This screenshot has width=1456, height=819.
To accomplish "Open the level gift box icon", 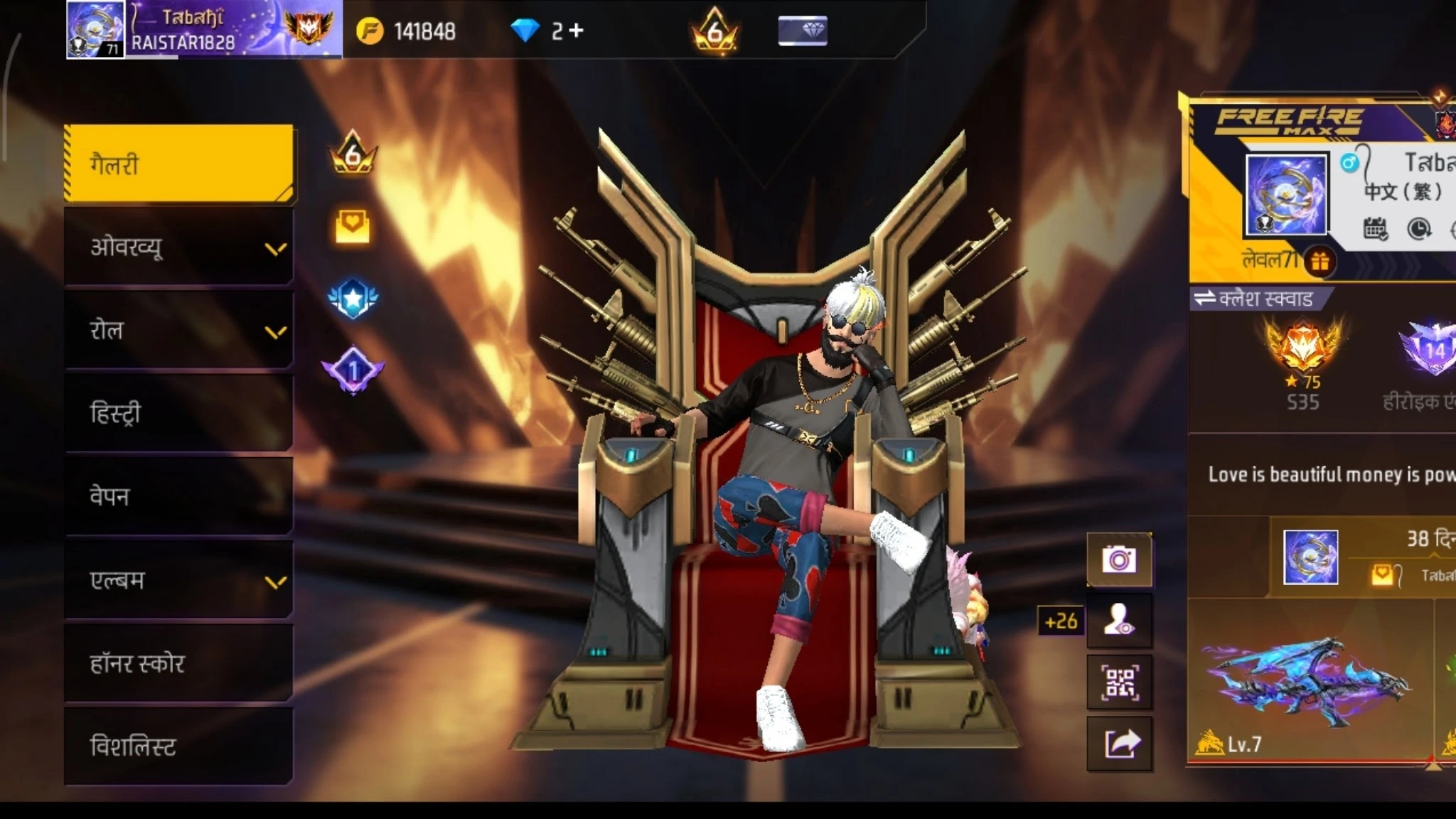I will [1320, 262].
